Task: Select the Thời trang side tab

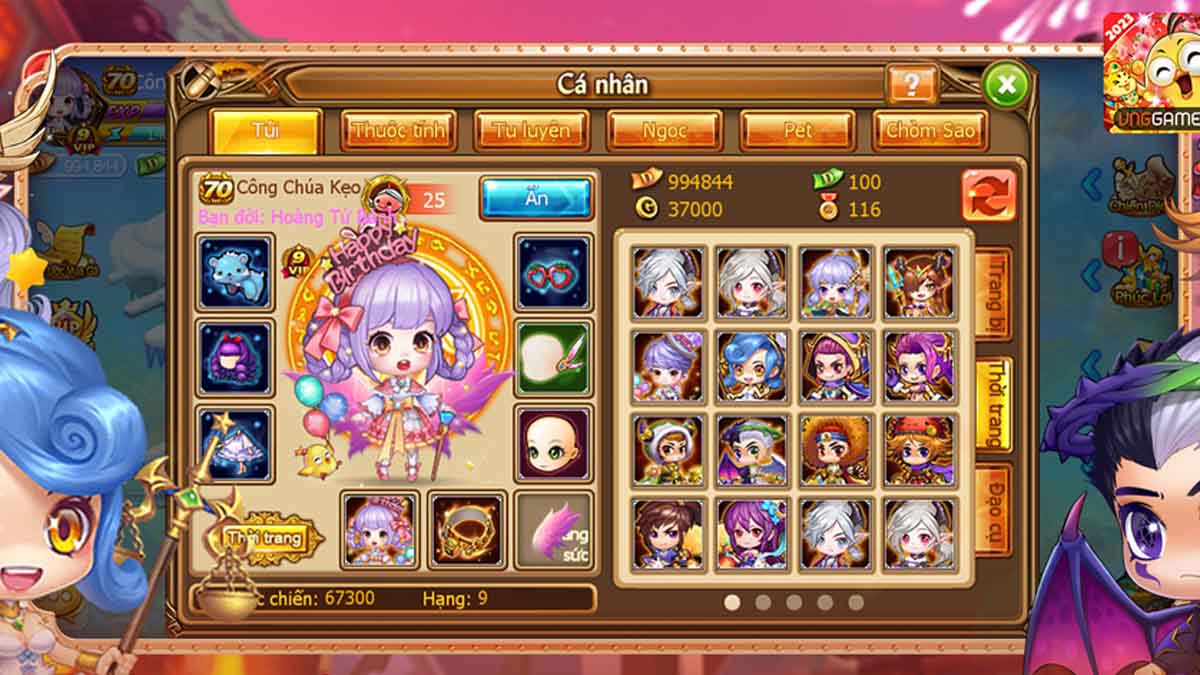Action: (x=994, y=404)
